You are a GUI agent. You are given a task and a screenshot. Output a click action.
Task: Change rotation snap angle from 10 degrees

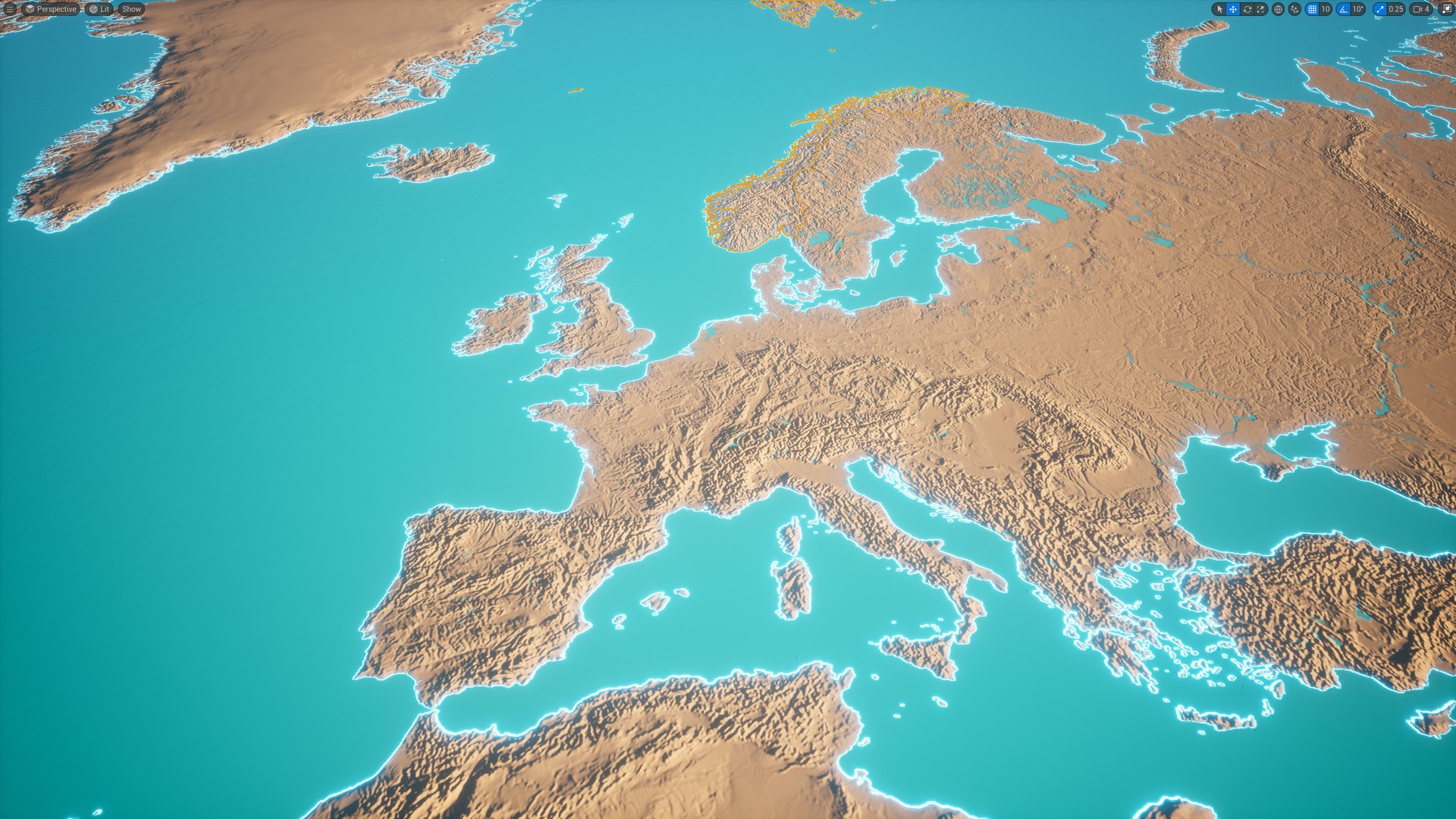coord(1357,9)
